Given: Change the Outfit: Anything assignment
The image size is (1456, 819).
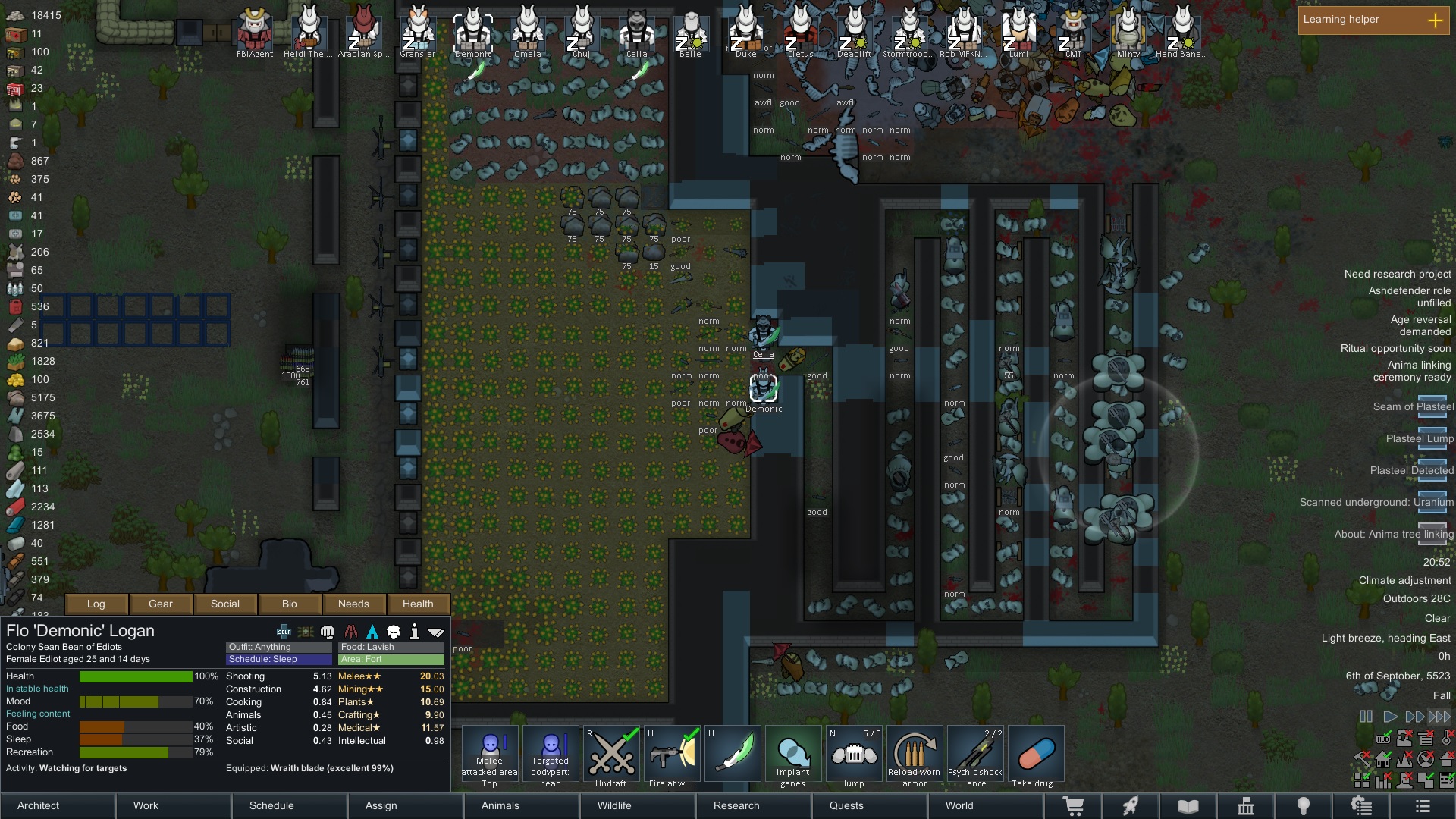Looking at the screenshot, I should click(x=278, y=647).
